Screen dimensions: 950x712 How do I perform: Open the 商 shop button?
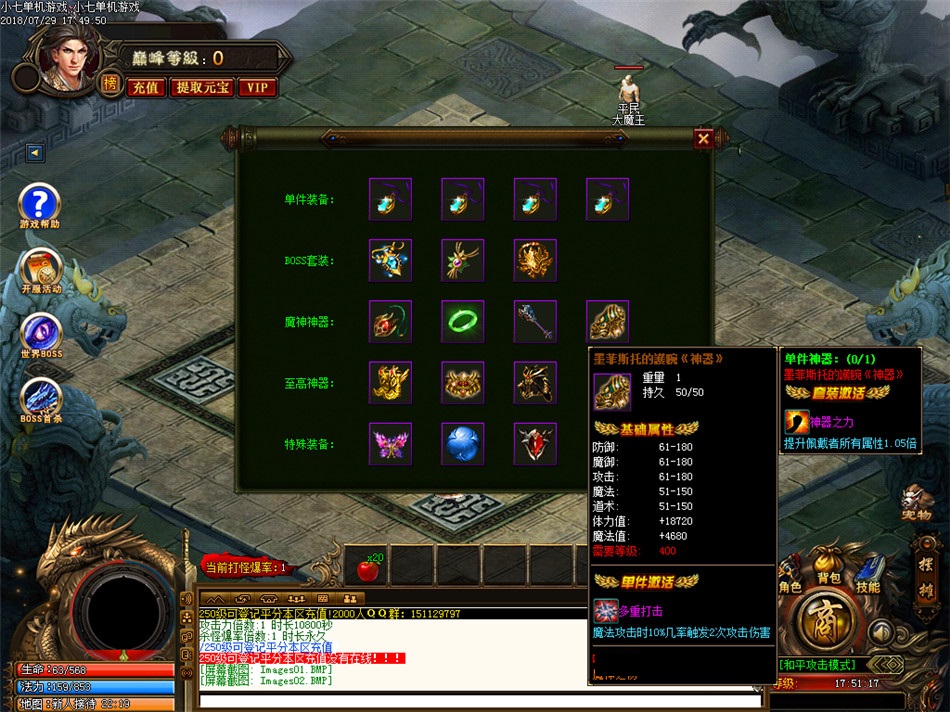pos(826,621)
